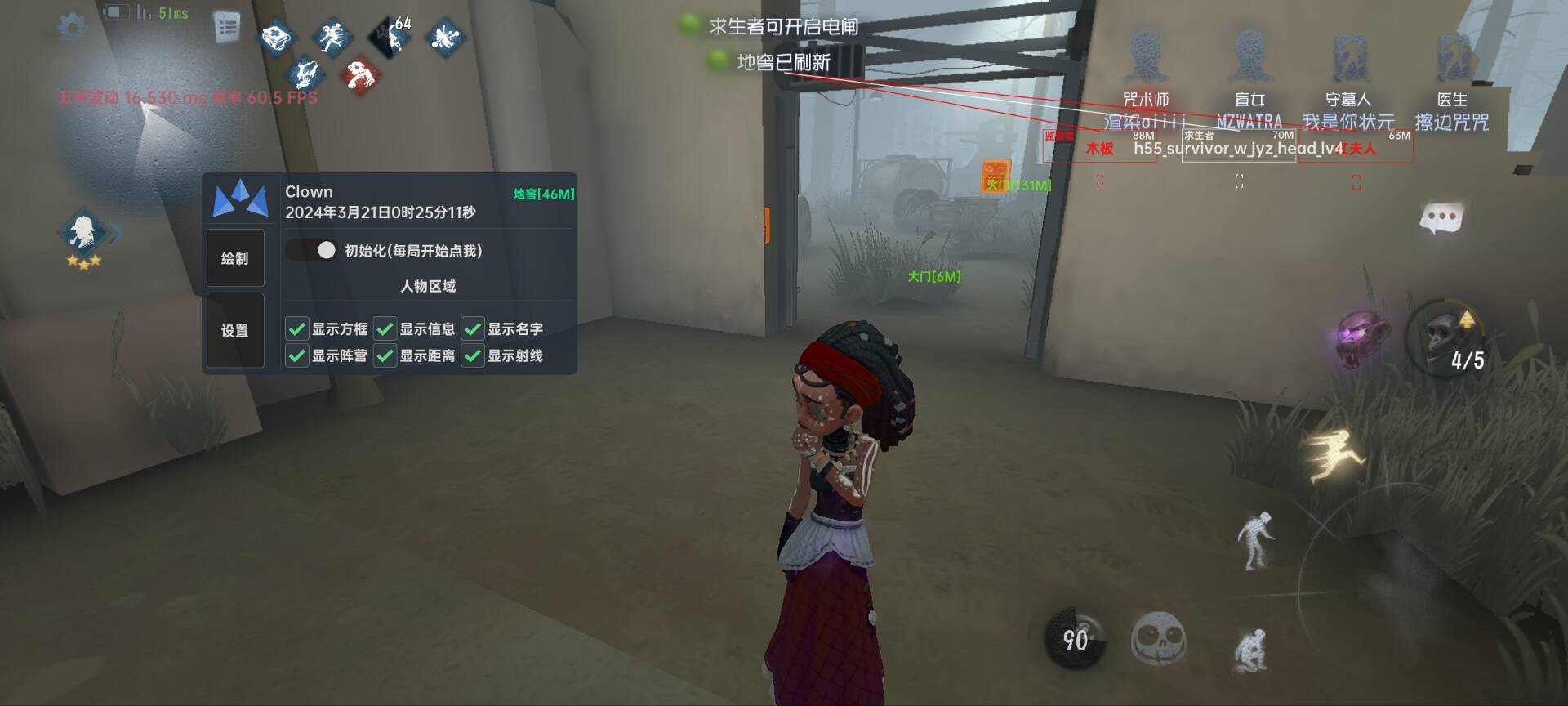Uncheck the 显示名字 checkbox

(x=473, y=329)
